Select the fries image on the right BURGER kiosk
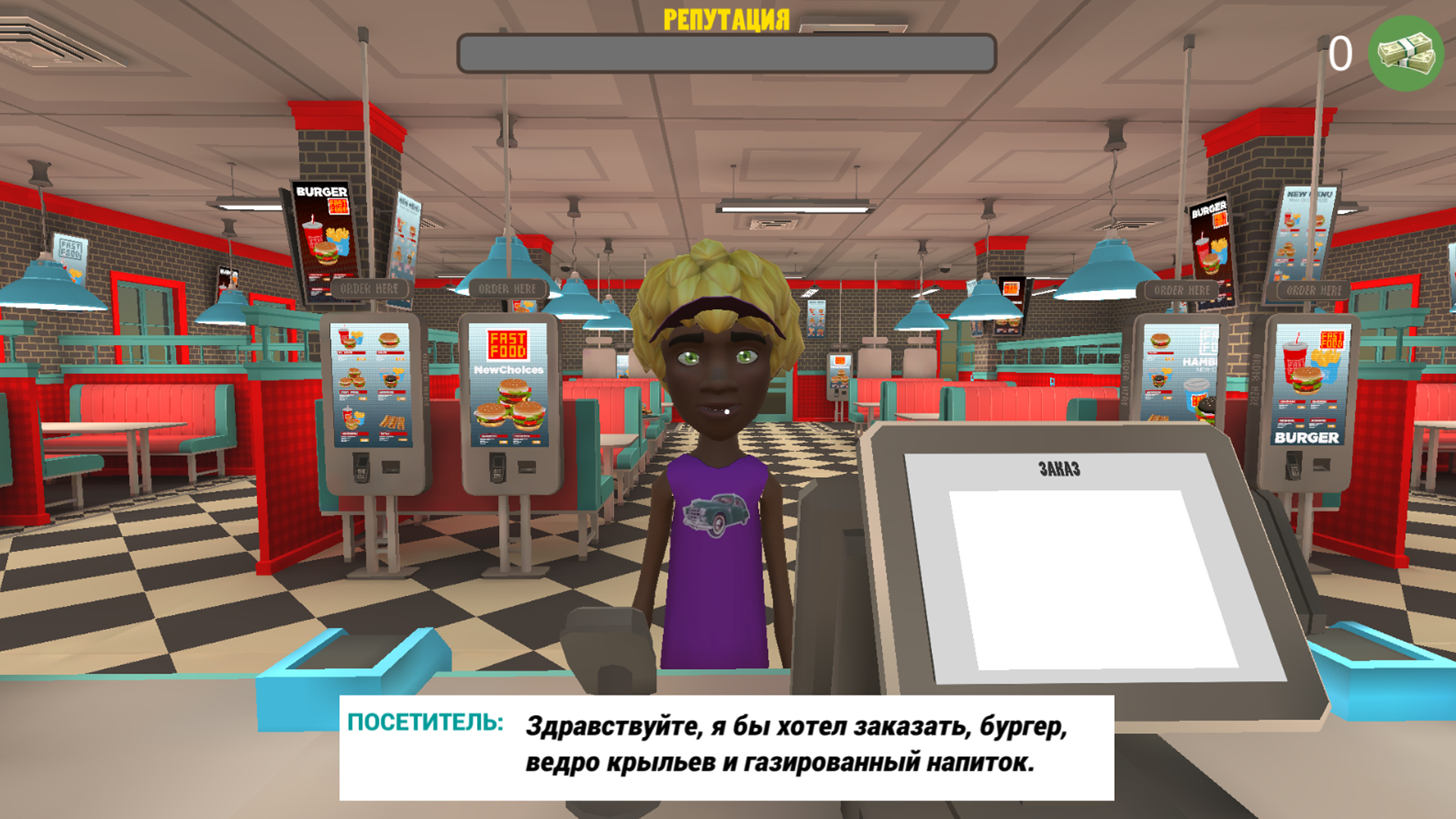The image size is (1456, 819). point(1326,359)
